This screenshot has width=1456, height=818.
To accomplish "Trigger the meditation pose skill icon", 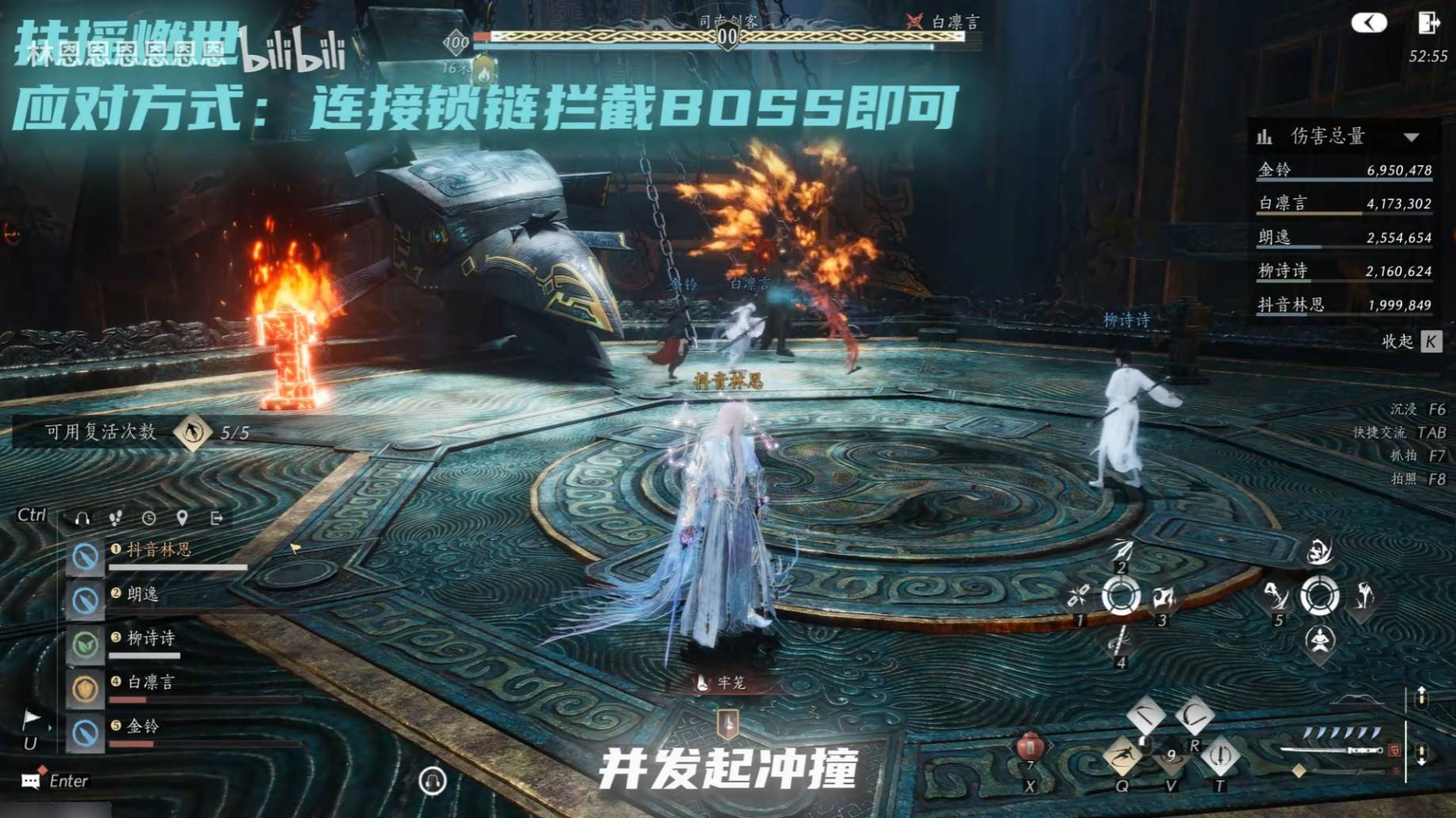I will click(x=1320, y=640).
